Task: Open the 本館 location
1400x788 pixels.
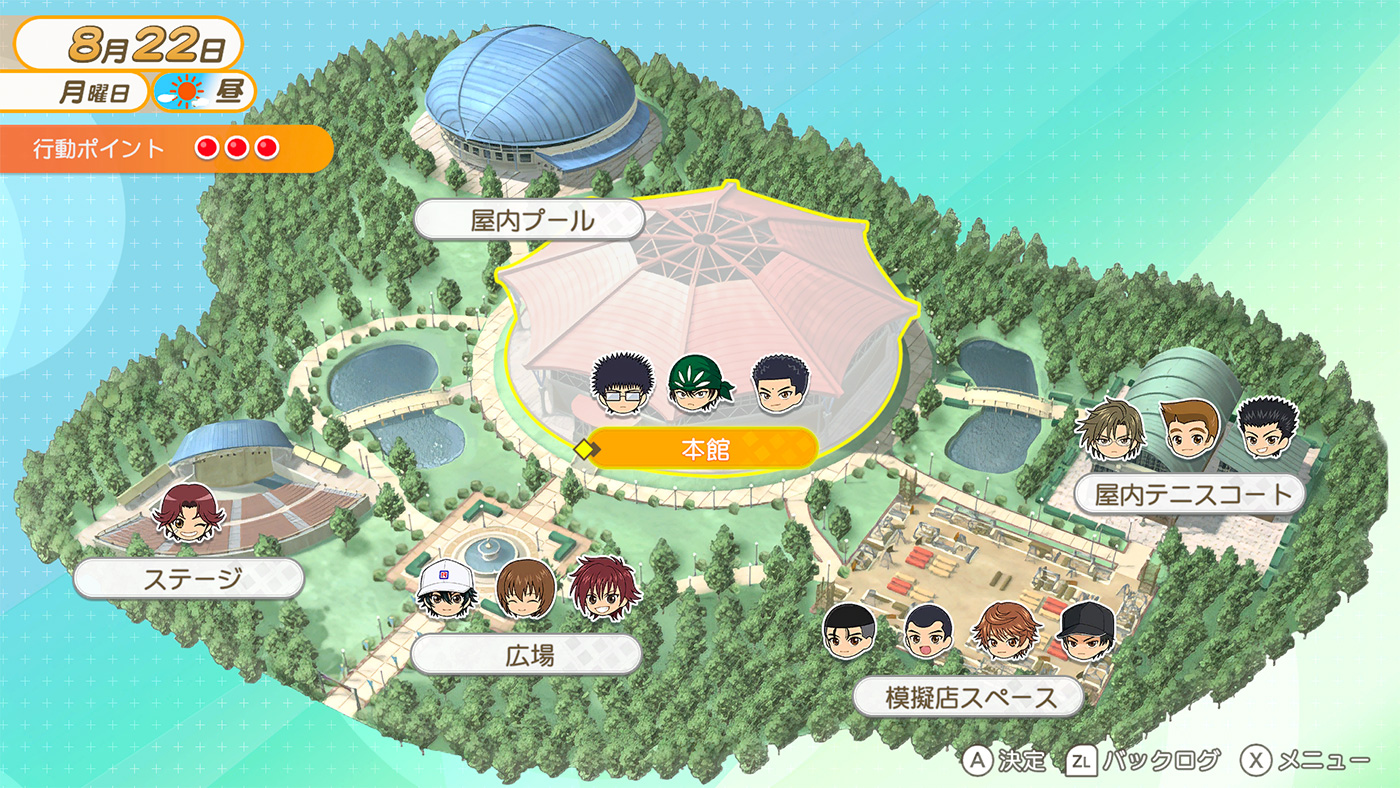Action: click(x=705, y=450)
